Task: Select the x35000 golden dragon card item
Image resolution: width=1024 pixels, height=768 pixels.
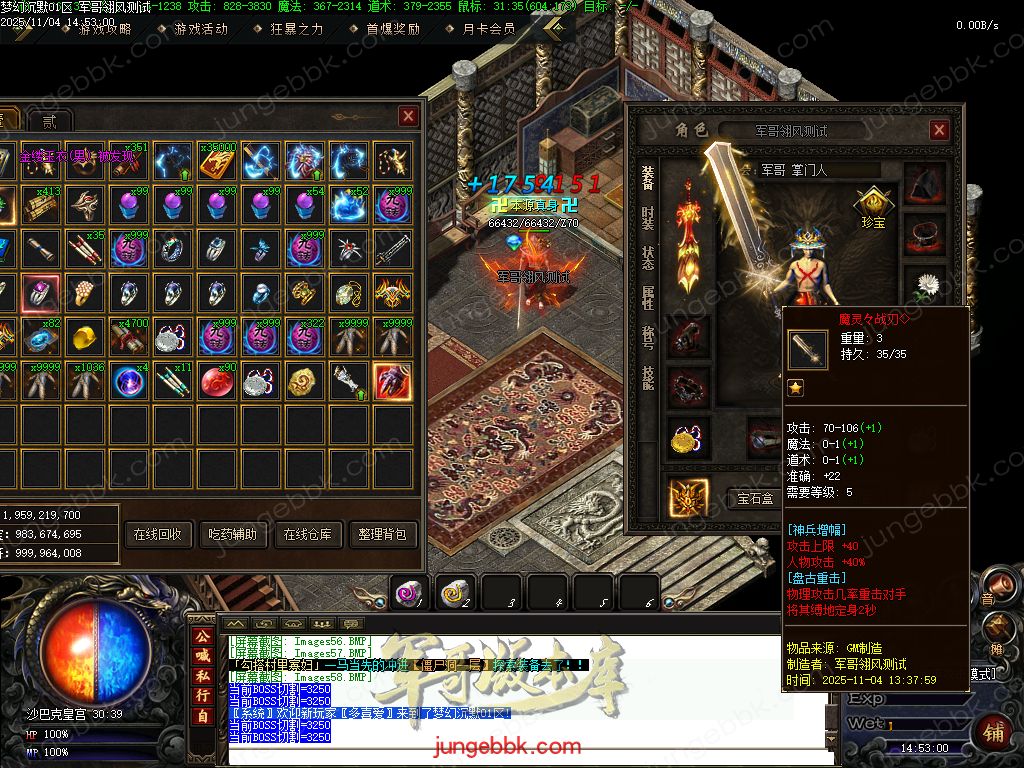Action: (x=216, y=160)
